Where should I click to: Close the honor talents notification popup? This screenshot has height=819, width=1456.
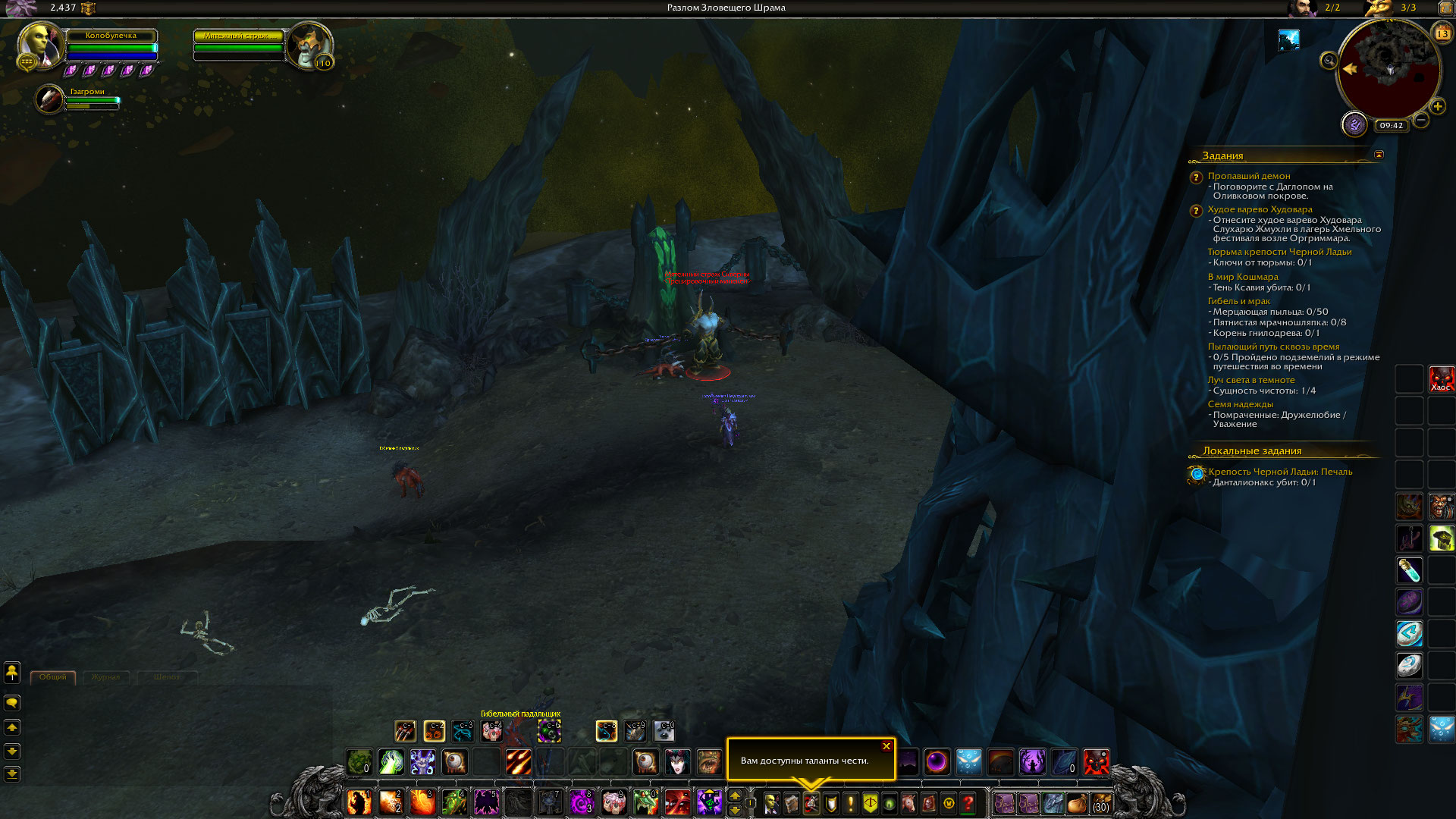pyautogui.click(x=886, y=746)
